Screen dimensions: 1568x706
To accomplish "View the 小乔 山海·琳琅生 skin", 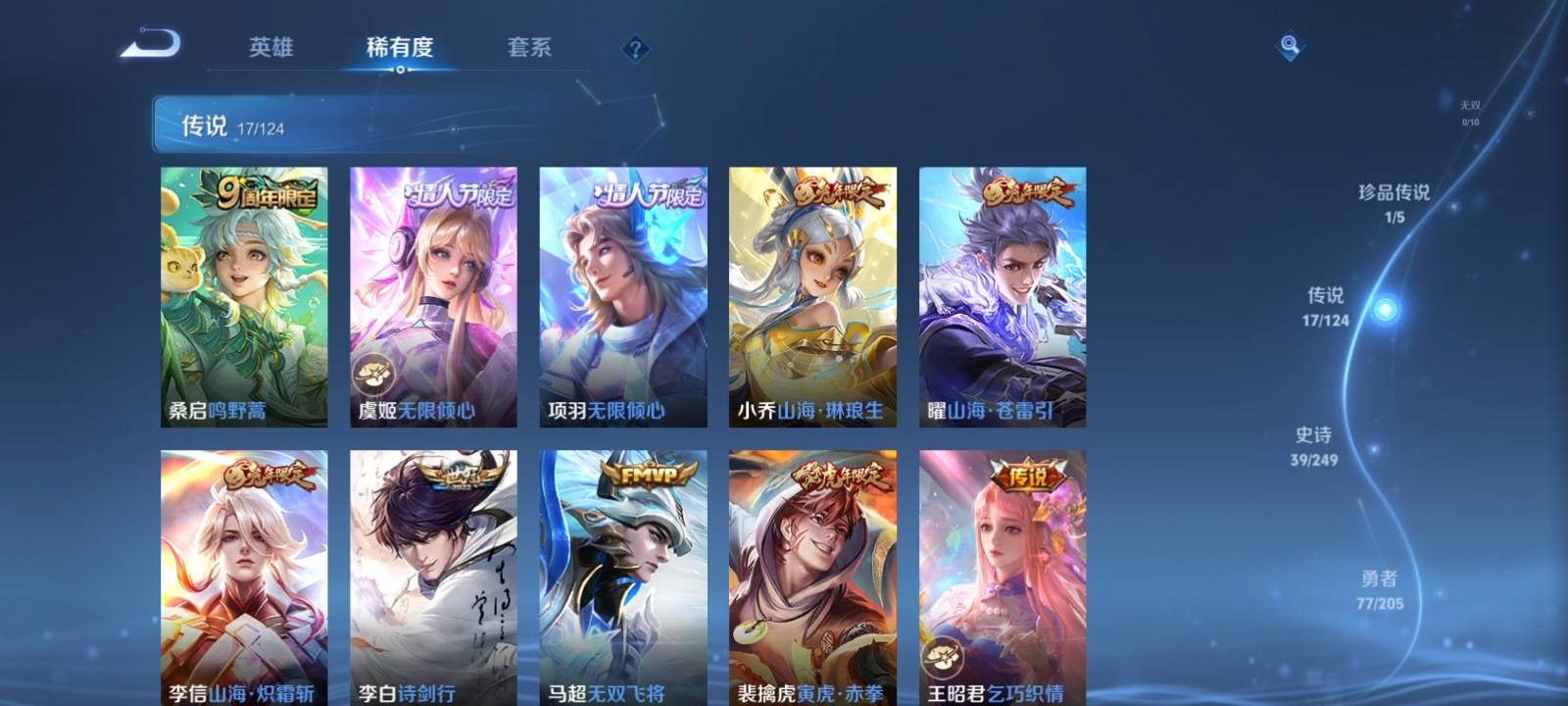I will pyautogui.click(x=812, y=296).
